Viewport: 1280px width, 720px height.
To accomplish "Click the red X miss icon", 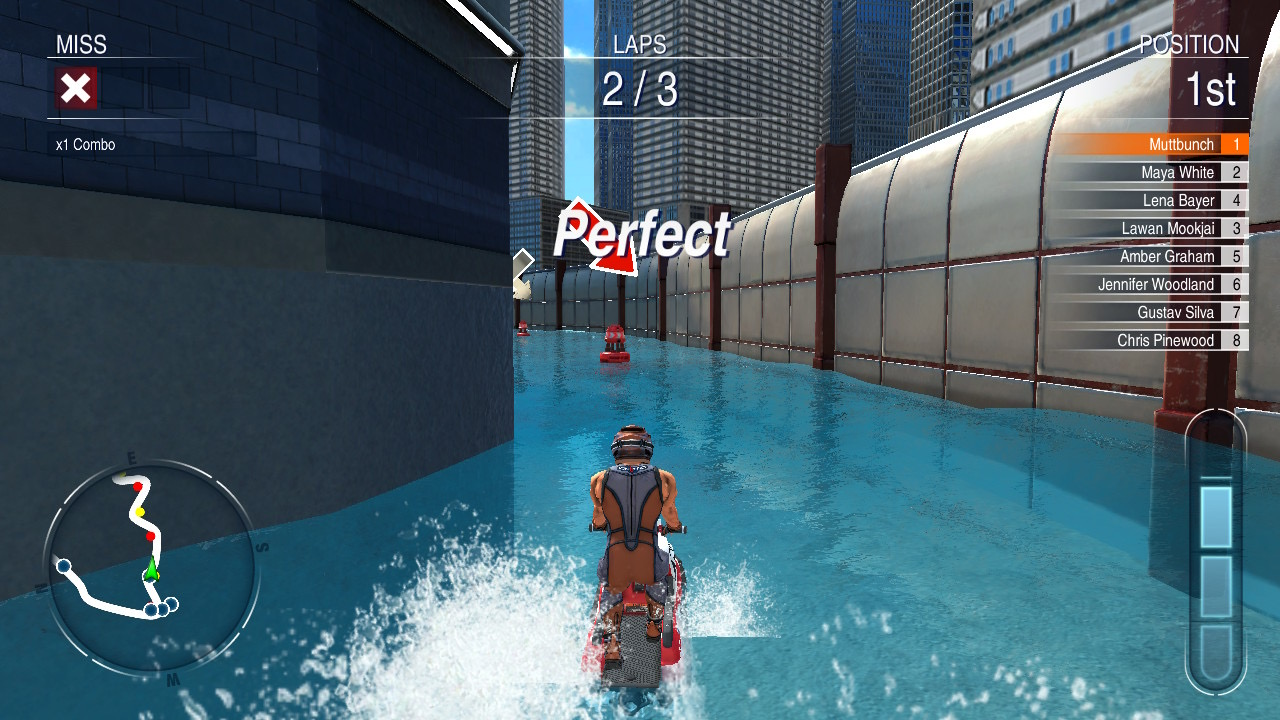I will (78, 87).
